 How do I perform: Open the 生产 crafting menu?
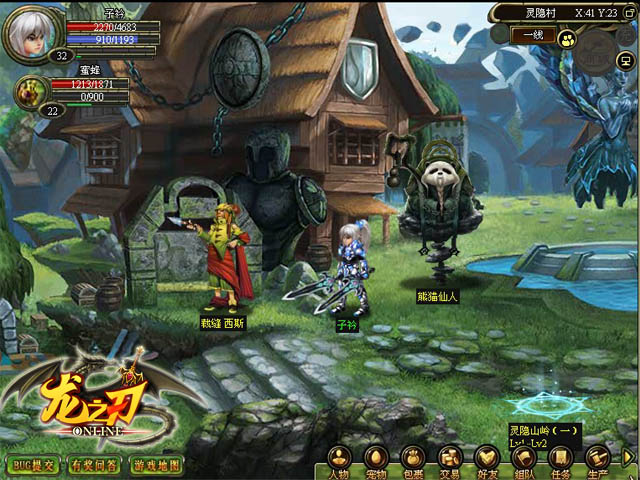coord(598,462)
